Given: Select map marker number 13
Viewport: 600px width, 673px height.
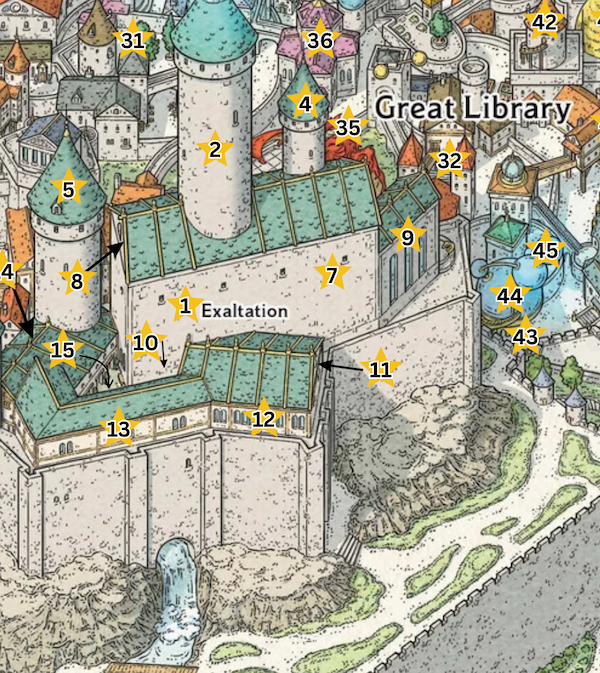Looking at the screenshot, I should click(119, 429).
